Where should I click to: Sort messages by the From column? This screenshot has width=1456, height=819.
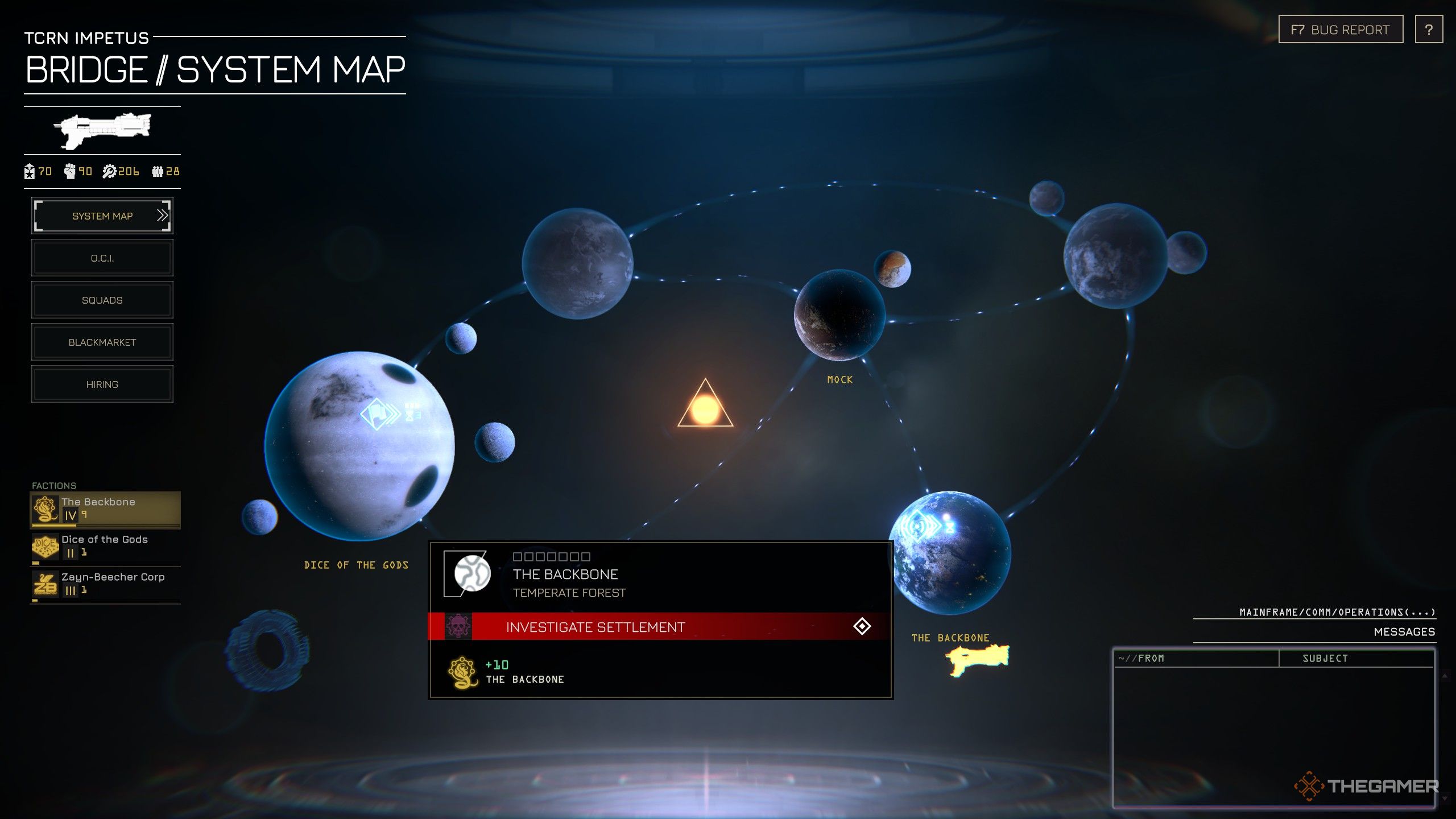1194,658
